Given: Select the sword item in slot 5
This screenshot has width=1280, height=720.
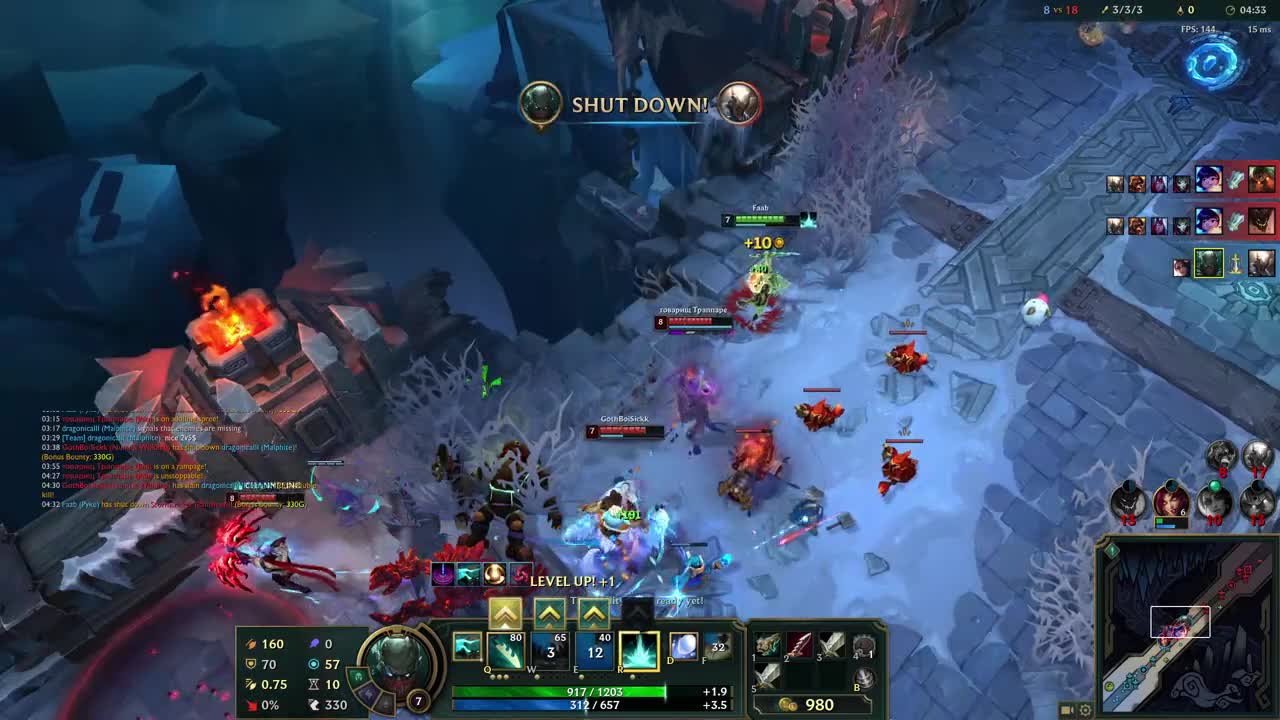Looking at the screenshot, I should point(767,676).
